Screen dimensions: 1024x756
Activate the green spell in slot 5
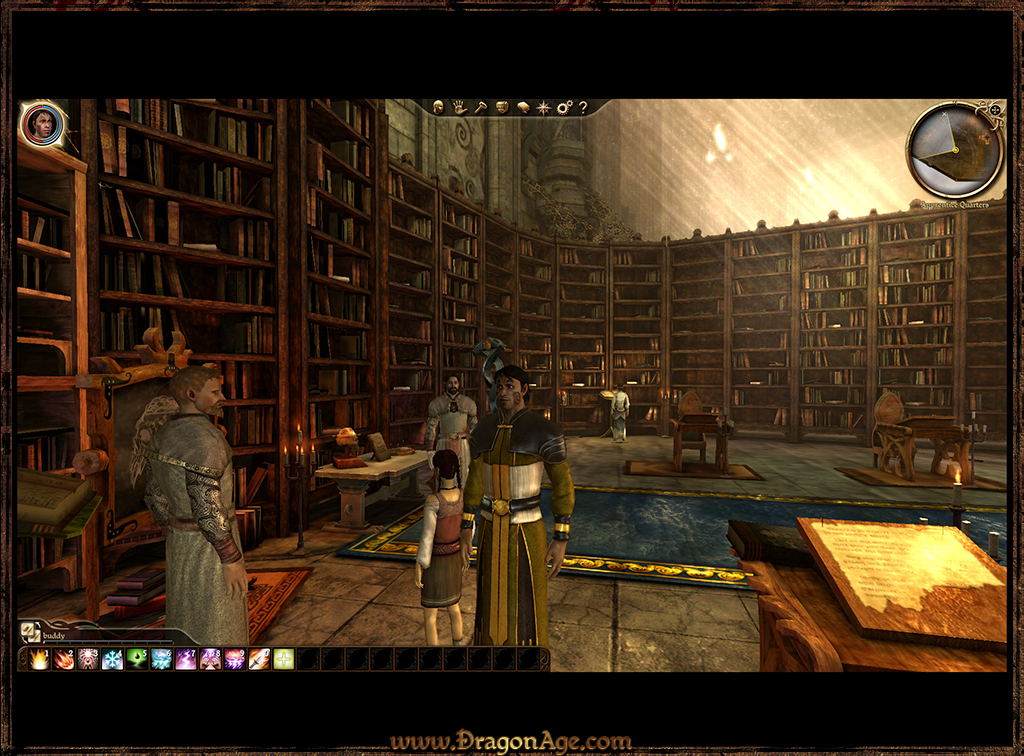pos(137,659)
